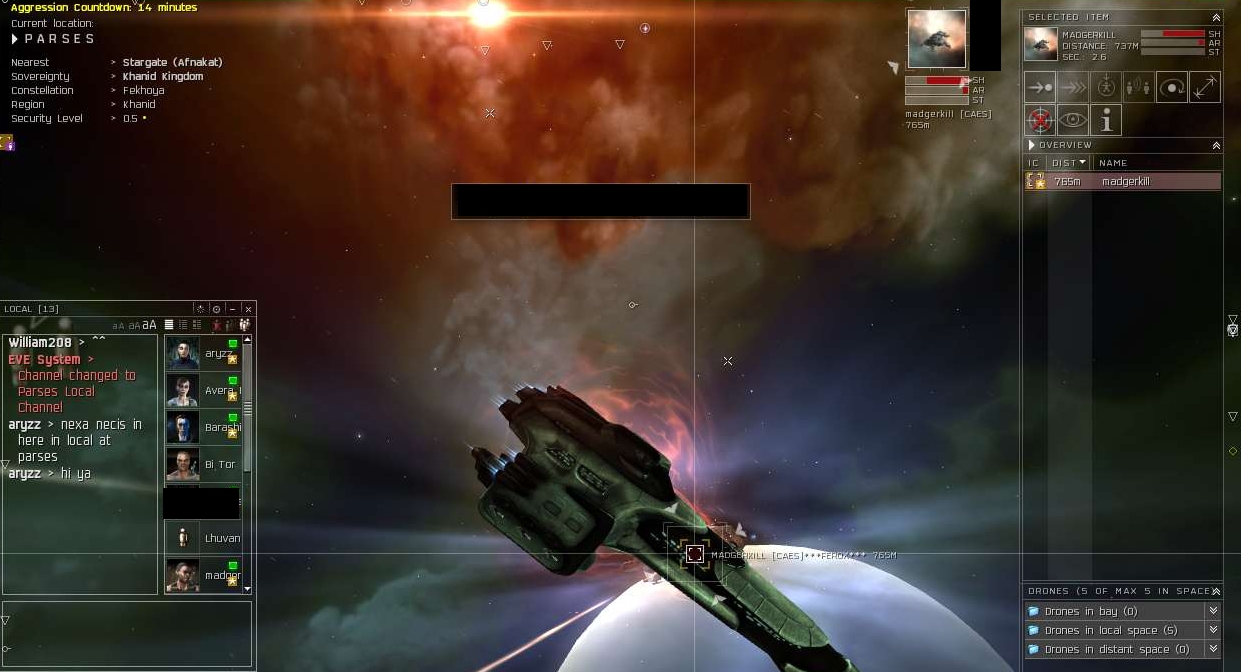The width and height of the screenshot is (1241, 672).
Task: Set the largest chat font size
Action: point(150,325)
